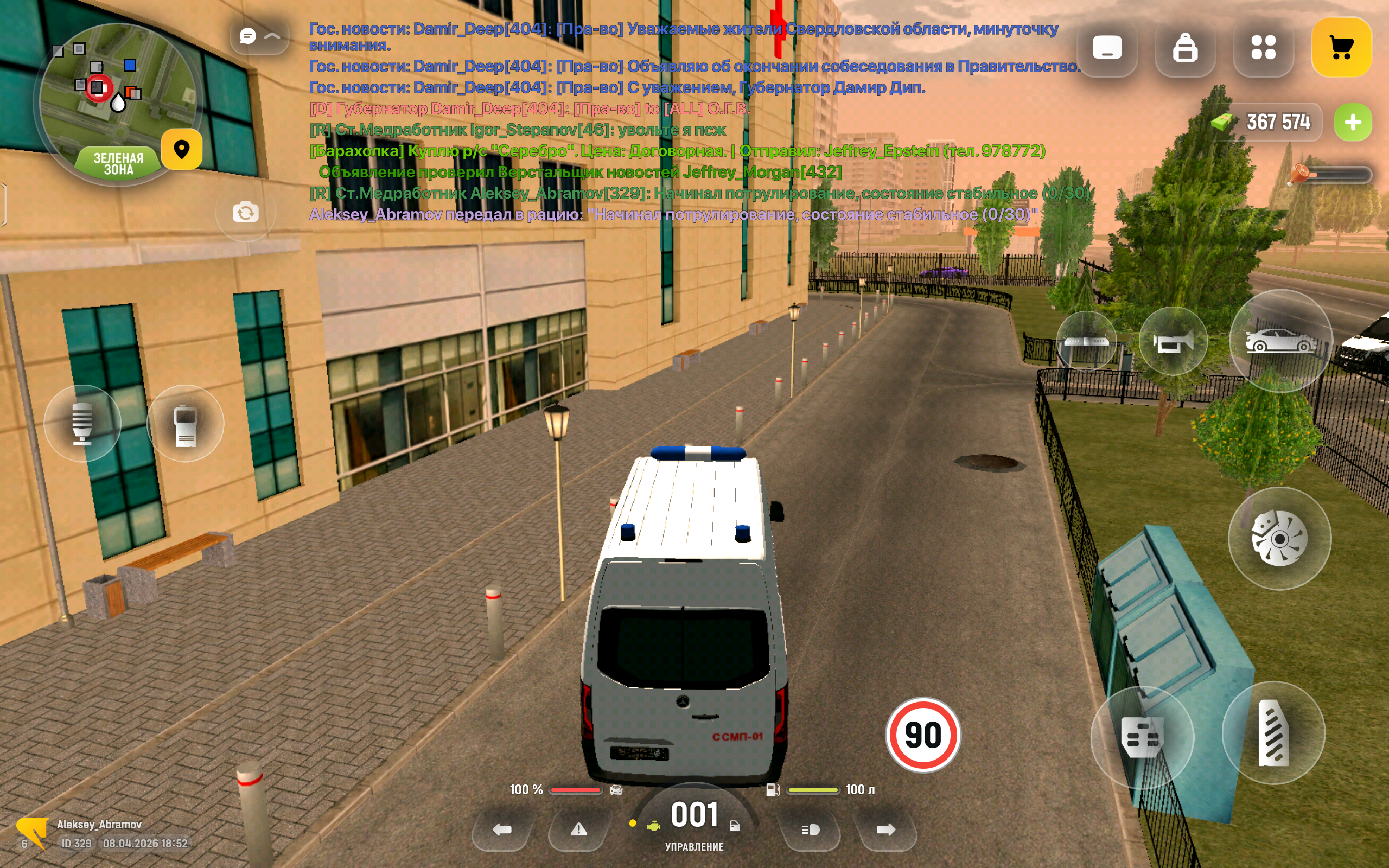Sound the vehicle horn
This screenshot has width=1389, height=868.
[1173, 342]
